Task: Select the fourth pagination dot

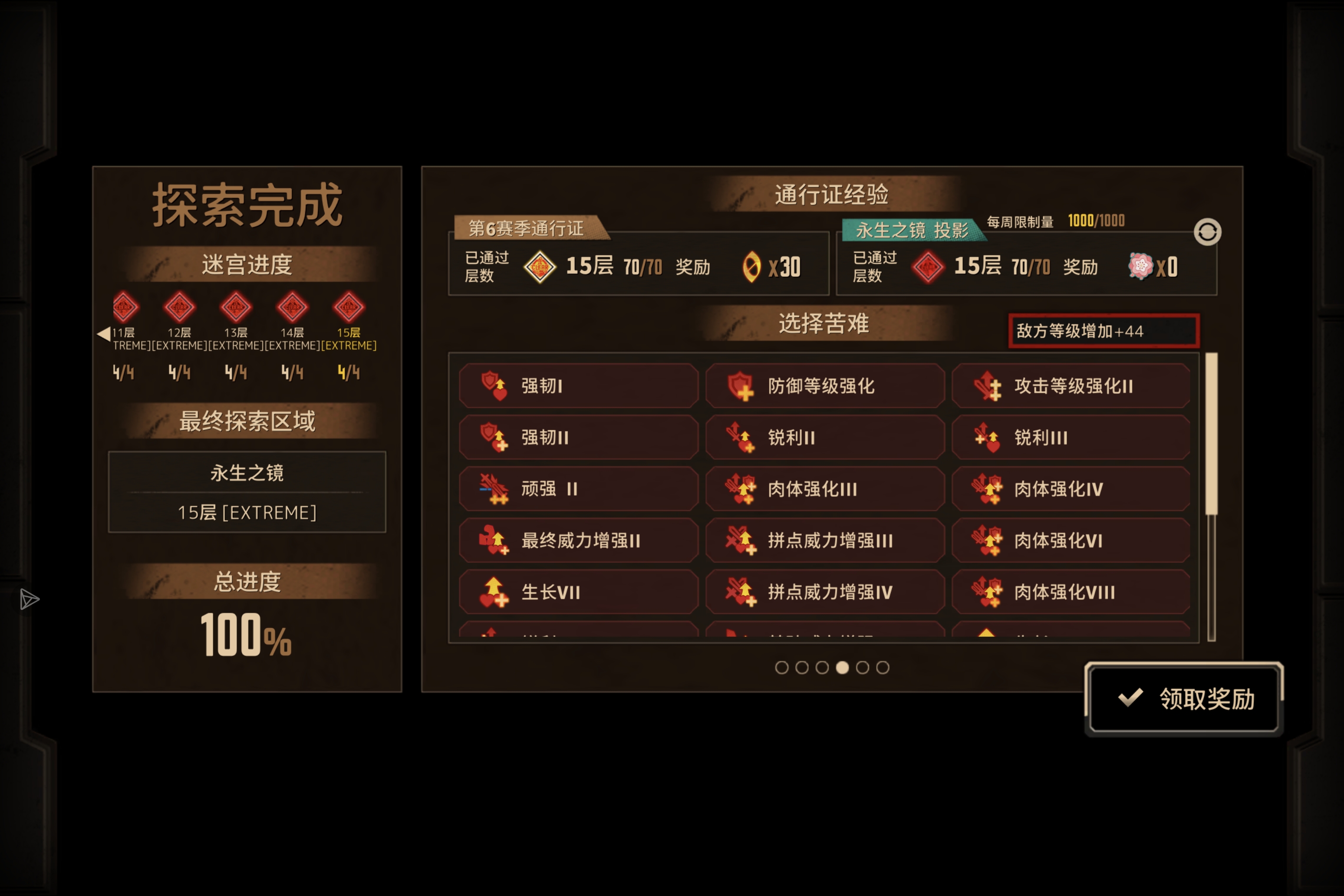Action: point(842,668)
